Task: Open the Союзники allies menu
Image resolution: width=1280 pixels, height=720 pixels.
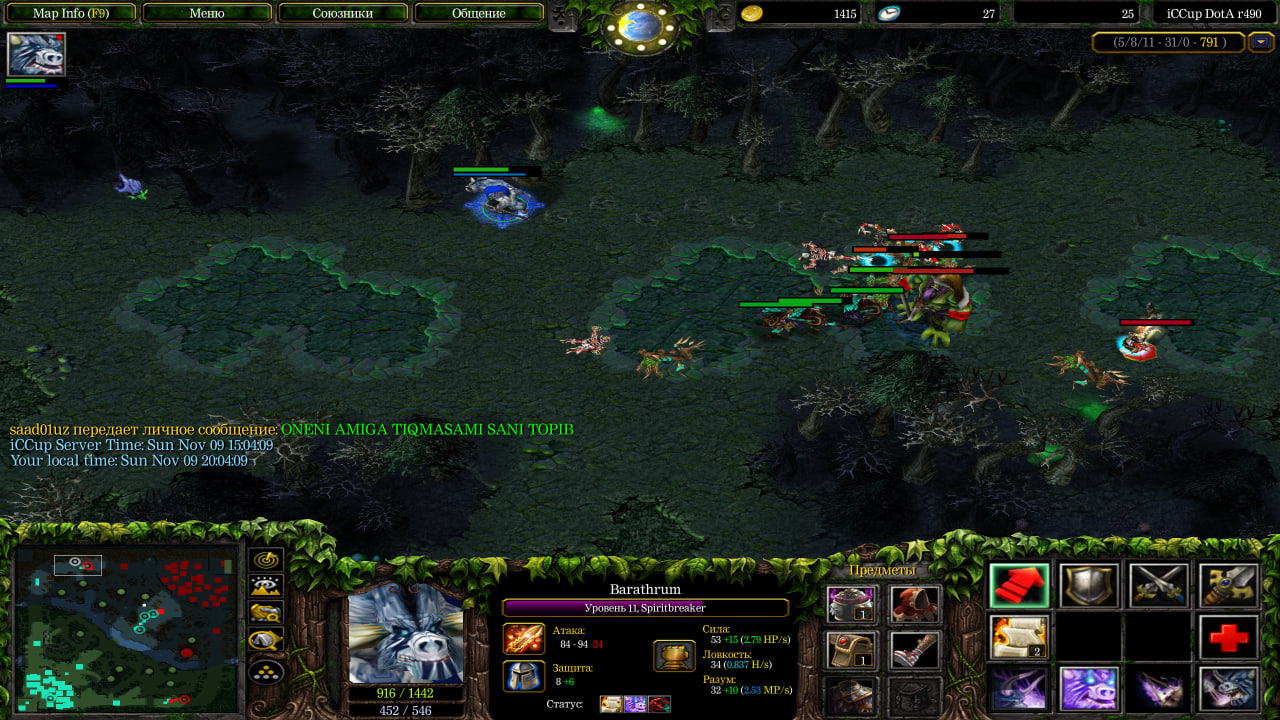Action: [x=343, y=13]
